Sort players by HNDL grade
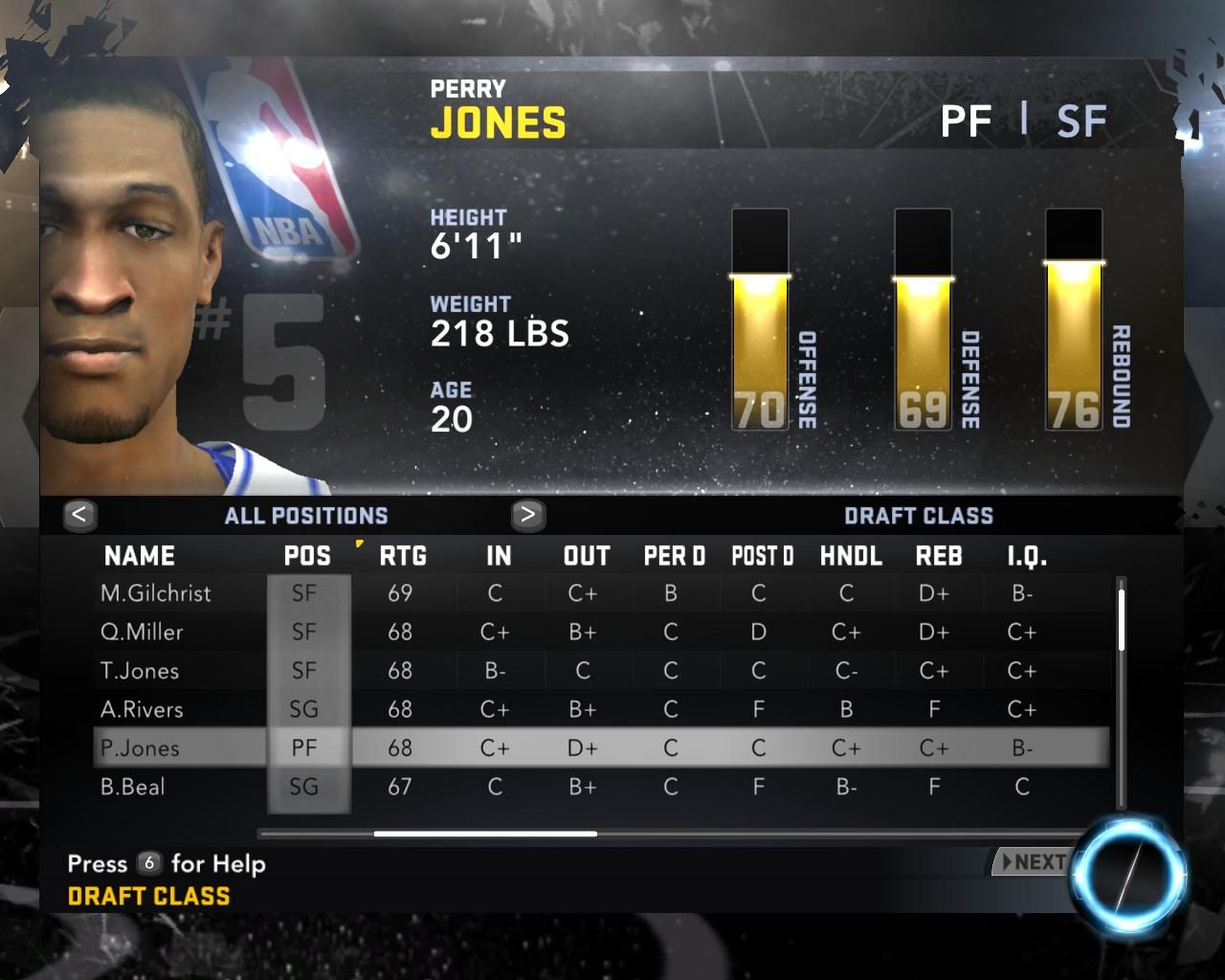Viewport: 1225px width, 980px height. pyautogui.click(x=851, y=556)
